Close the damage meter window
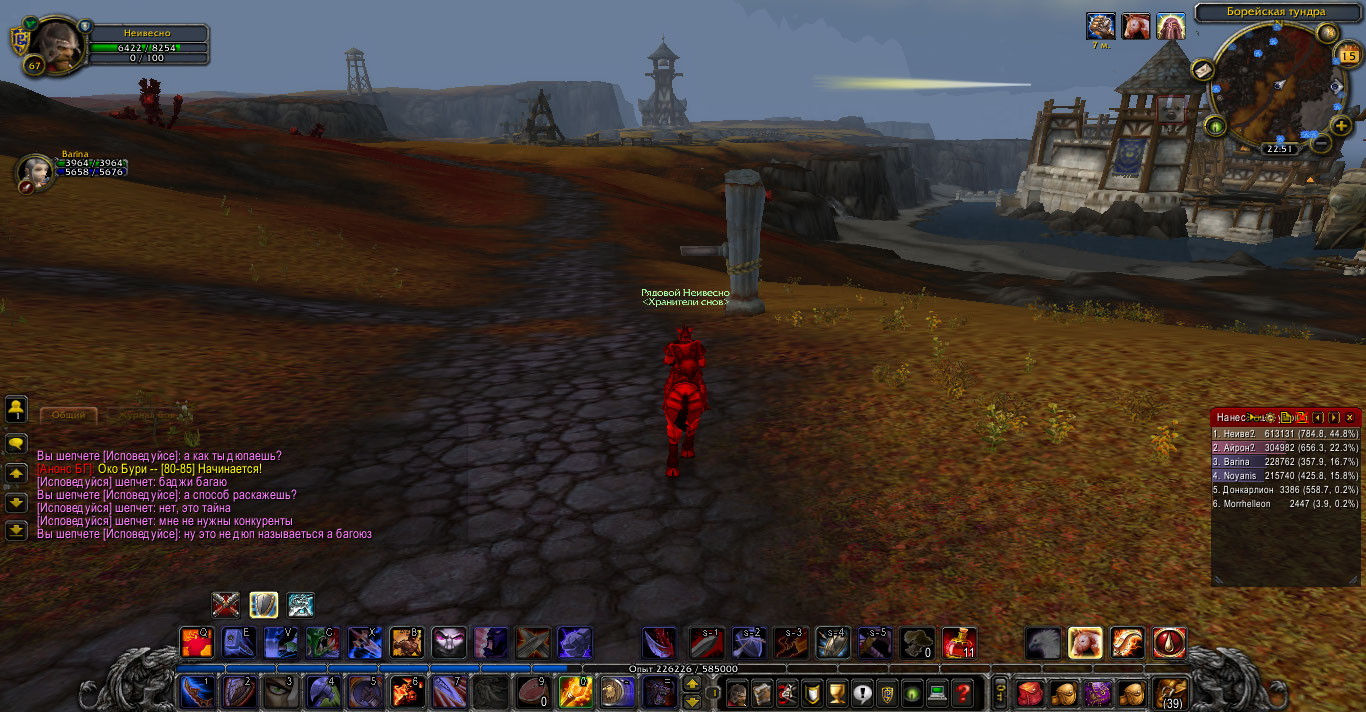This screenshot has width=1366, height=712. click(1350, 417)
